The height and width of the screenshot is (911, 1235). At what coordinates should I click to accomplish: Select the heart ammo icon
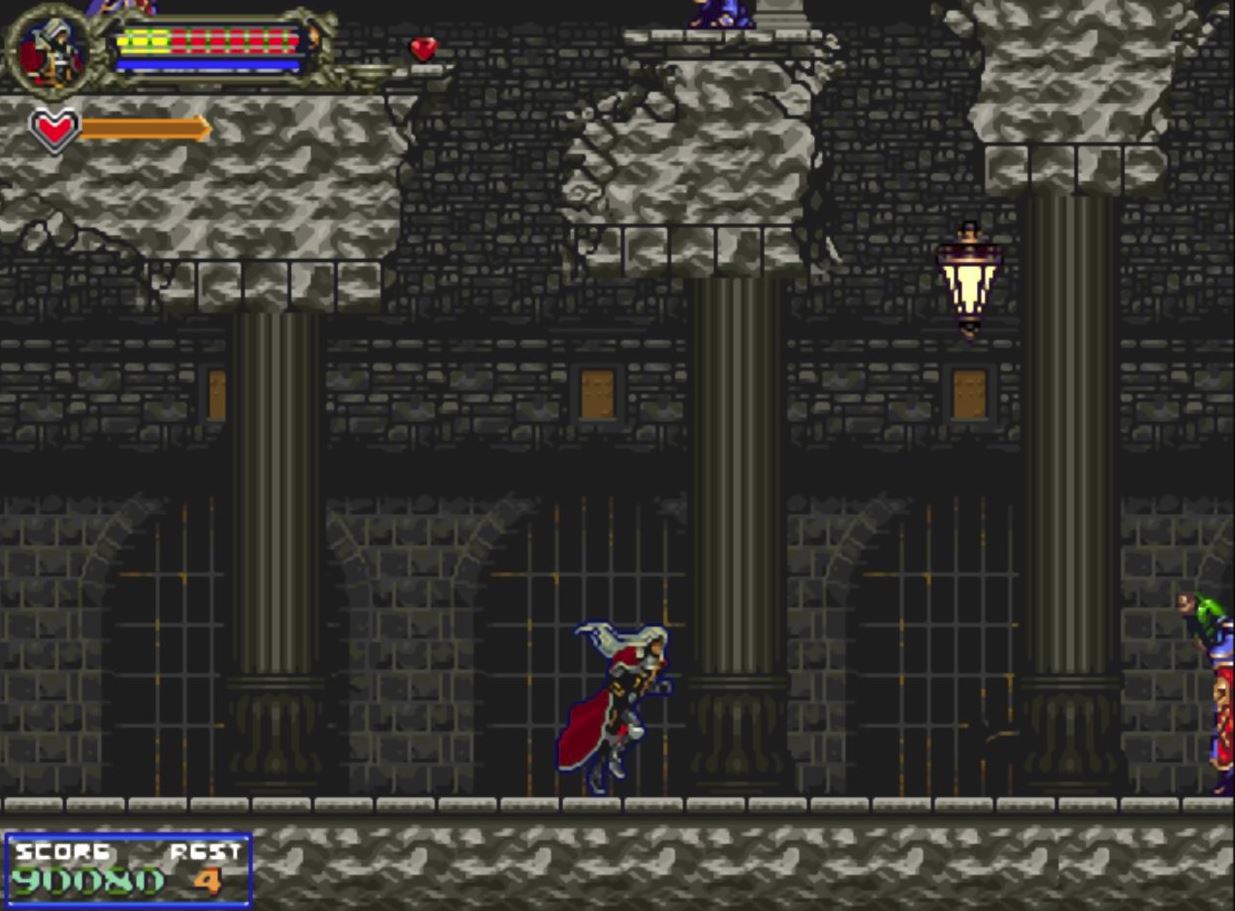(x=54, y=129)
